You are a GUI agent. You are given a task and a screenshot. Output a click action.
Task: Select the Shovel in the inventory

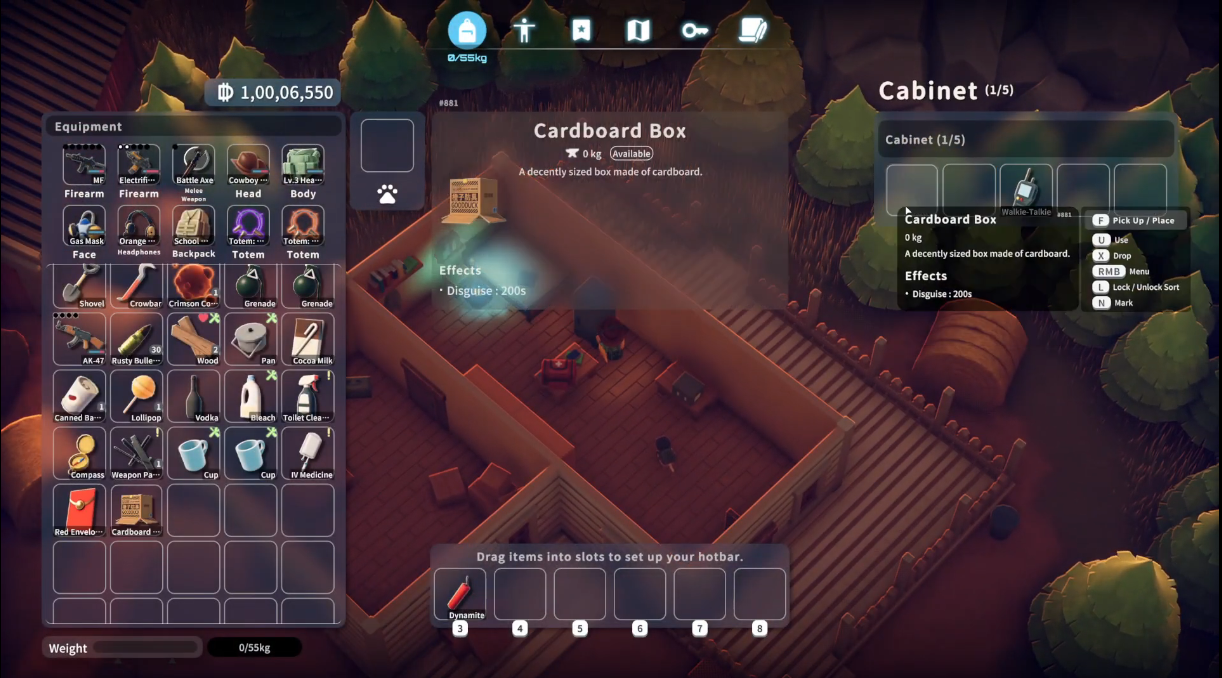(80, 284)
